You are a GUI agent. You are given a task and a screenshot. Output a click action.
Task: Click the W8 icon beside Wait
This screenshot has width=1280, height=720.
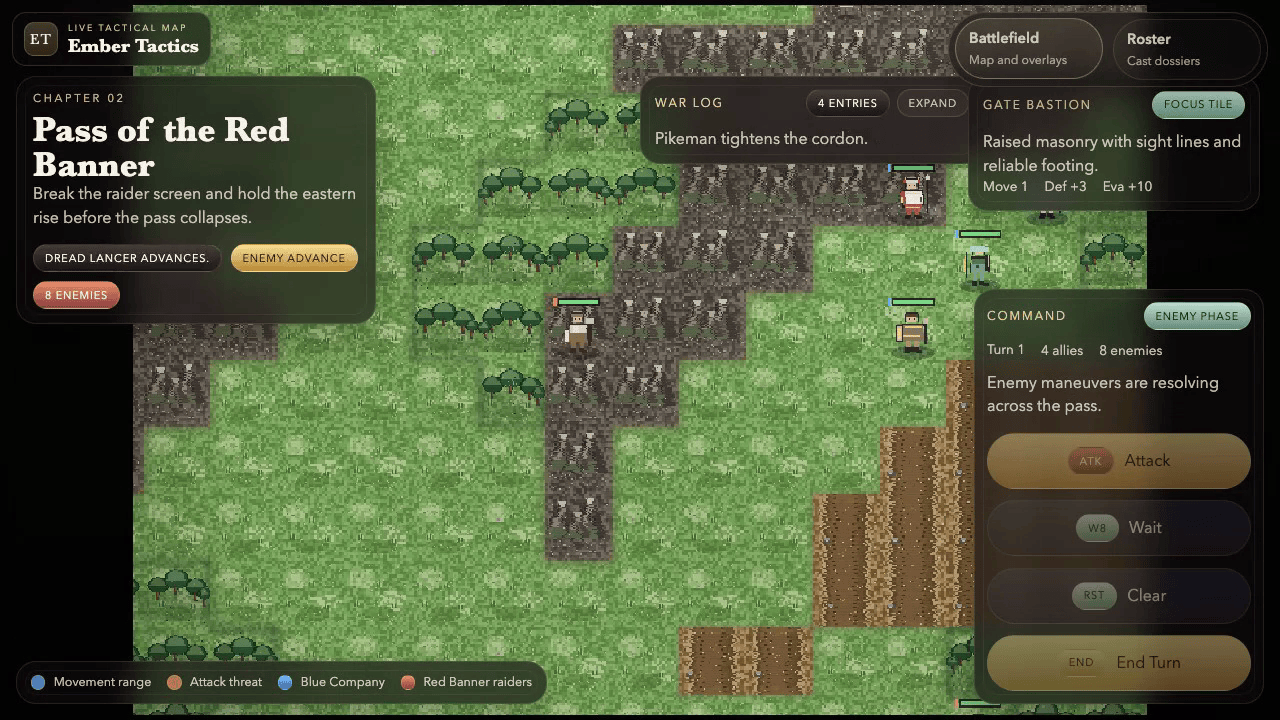tap(1096, 527)
